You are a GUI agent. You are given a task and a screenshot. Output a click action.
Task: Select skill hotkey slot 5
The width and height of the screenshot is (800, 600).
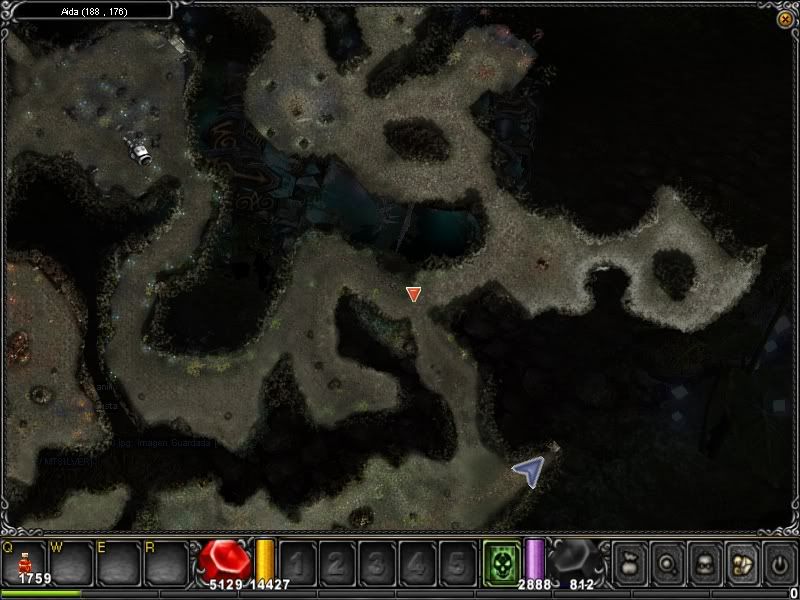click(456, 563)
